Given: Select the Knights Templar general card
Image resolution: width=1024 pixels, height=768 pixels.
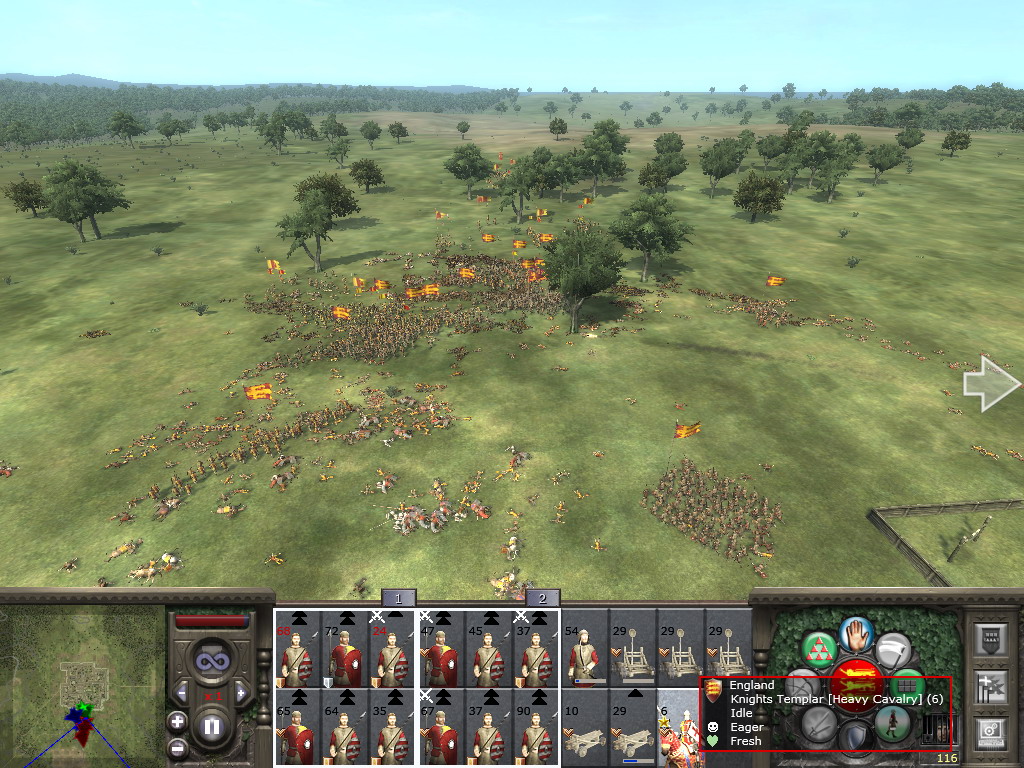Looking at the screenshot, I should coord(677,728).
